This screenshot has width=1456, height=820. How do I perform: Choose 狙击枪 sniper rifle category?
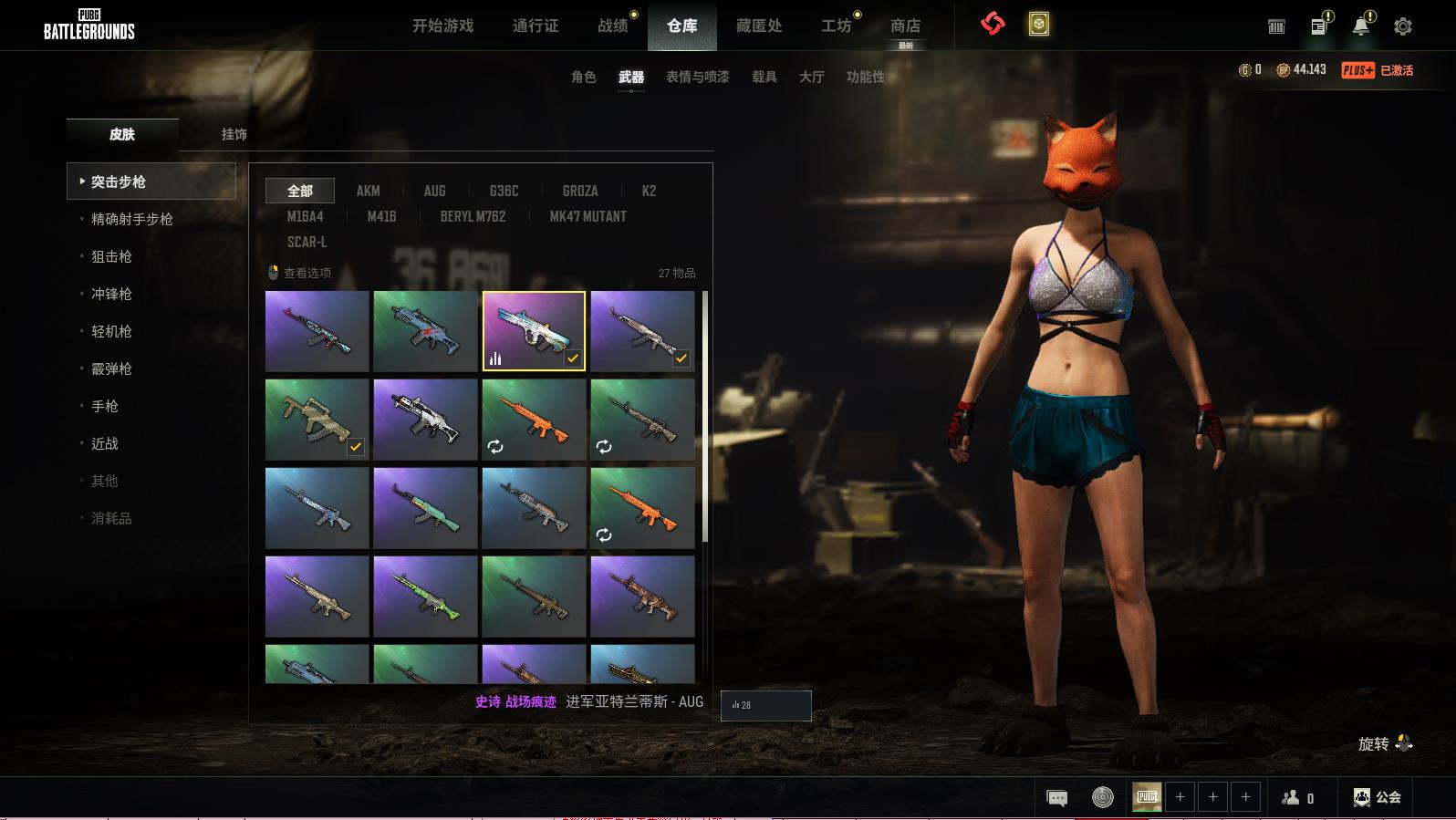click(111, 256)
